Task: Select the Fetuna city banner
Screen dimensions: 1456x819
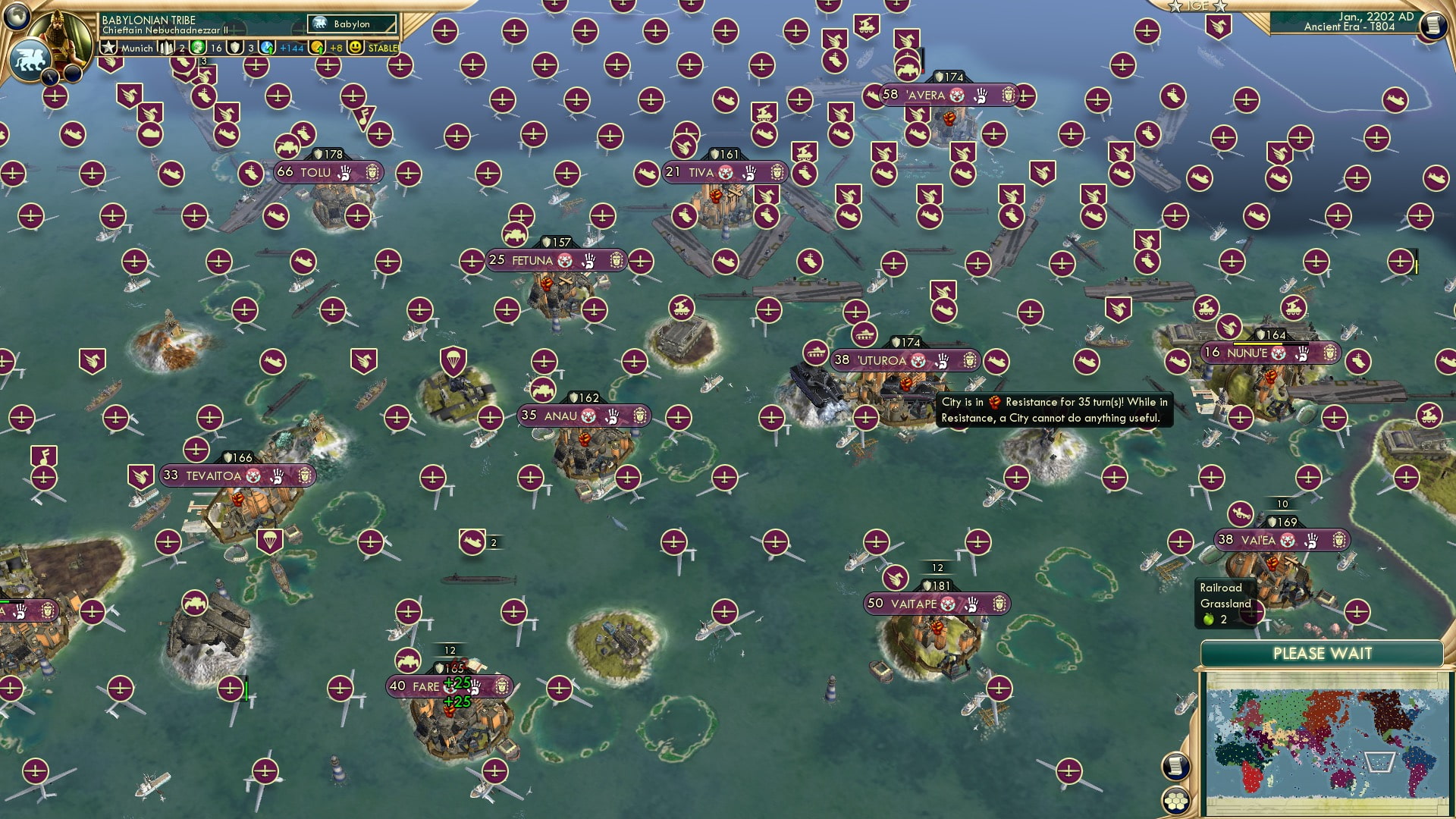Action: tap(554, 259)
